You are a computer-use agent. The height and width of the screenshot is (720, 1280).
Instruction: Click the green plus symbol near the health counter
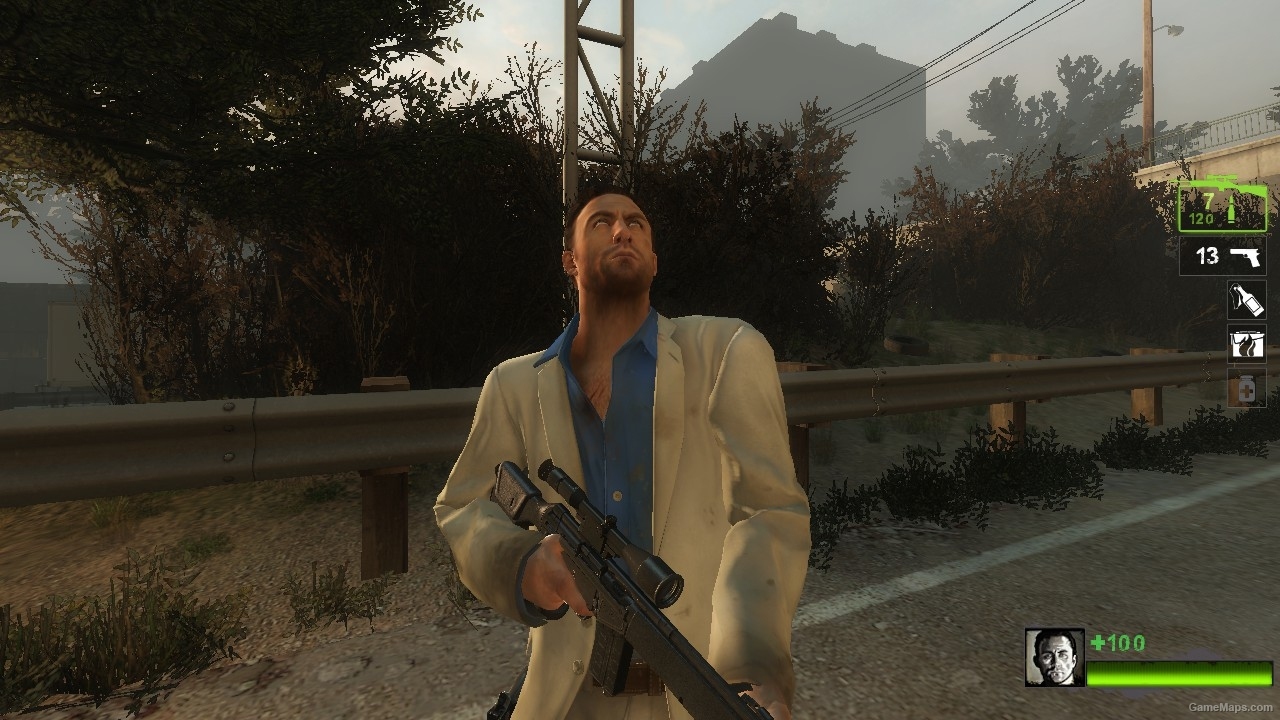pyautogui.click(x=1098, y=642)
